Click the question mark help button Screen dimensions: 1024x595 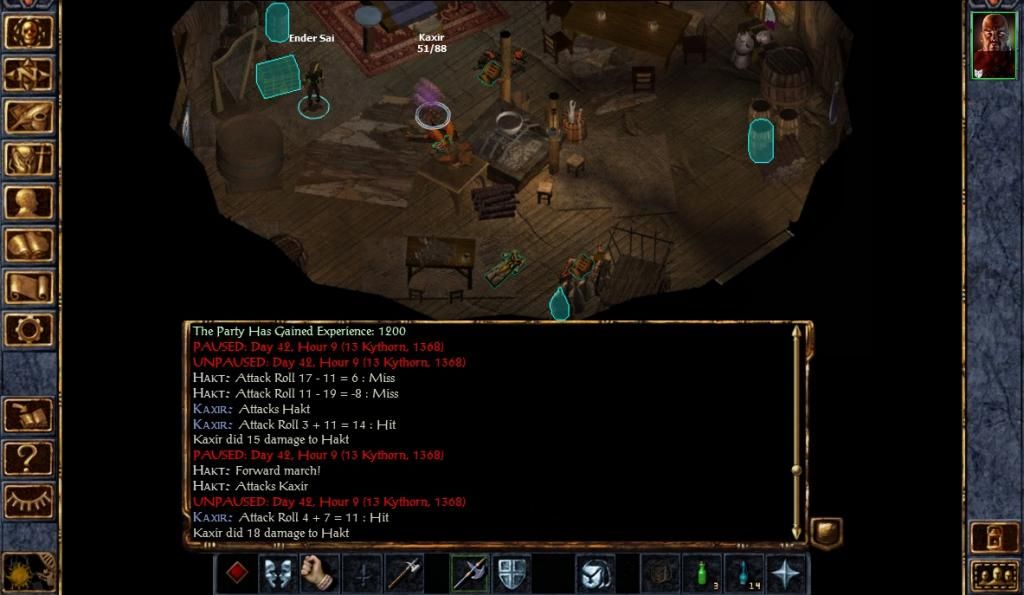[30, 458]
